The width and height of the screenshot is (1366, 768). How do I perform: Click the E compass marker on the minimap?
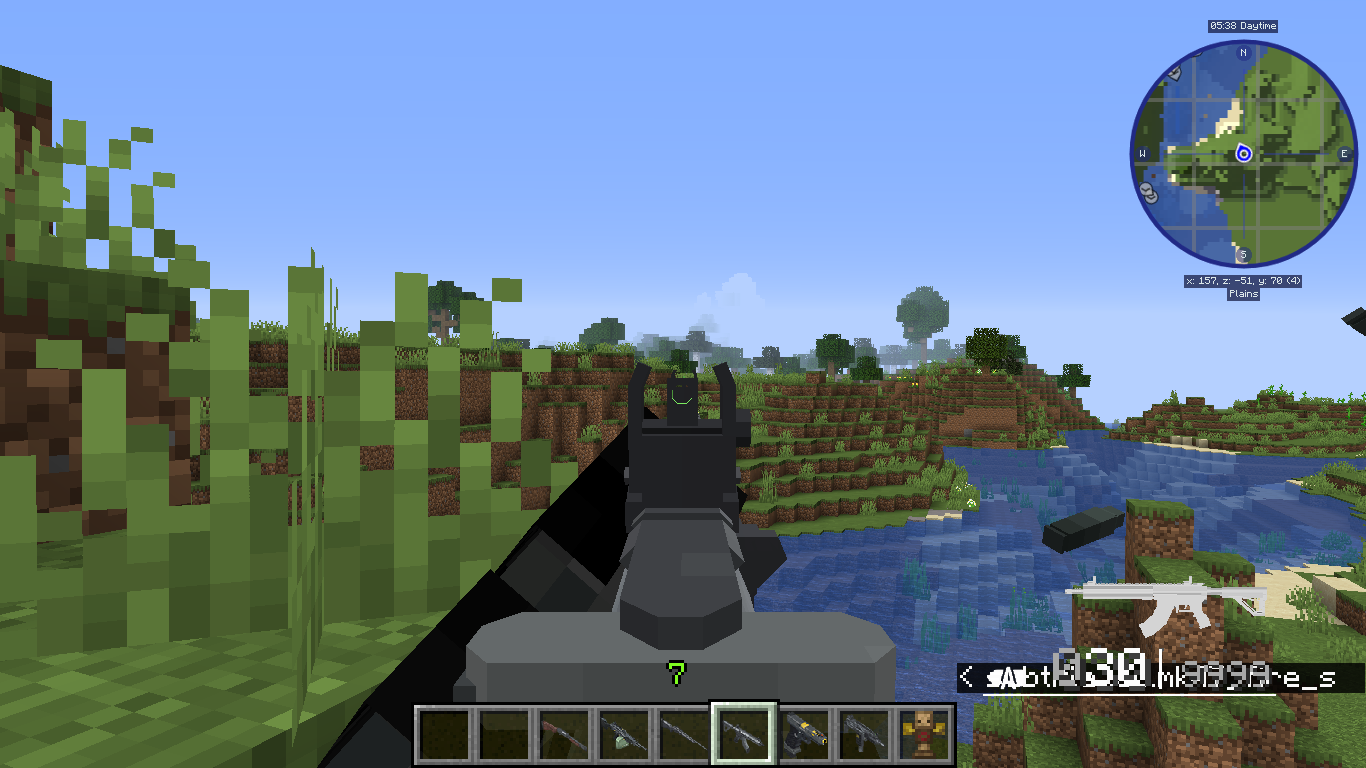click(1342, 153)
